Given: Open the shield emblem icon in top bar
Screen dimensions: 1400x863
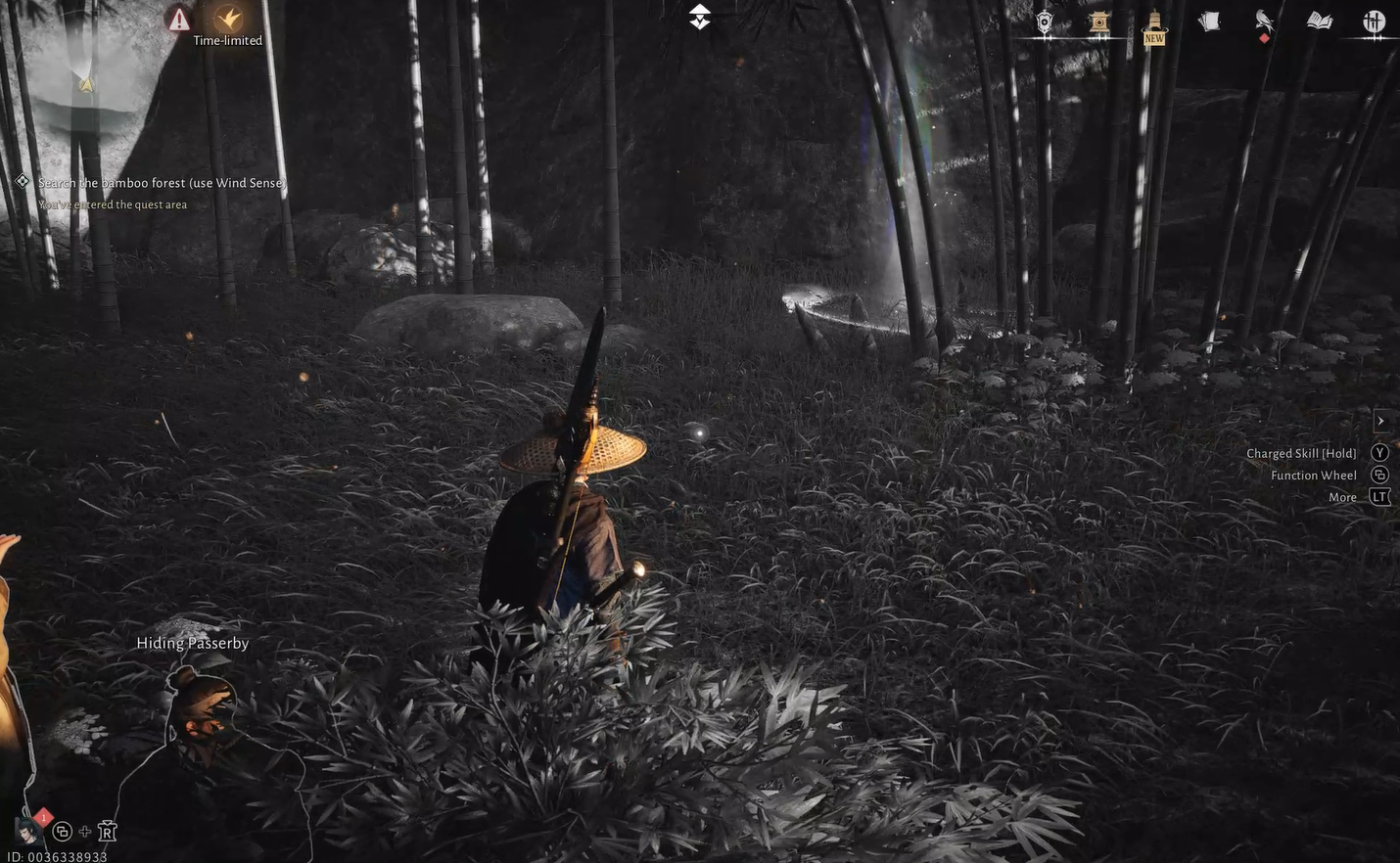Looking at the screenshot, I should pos(1043,22).
